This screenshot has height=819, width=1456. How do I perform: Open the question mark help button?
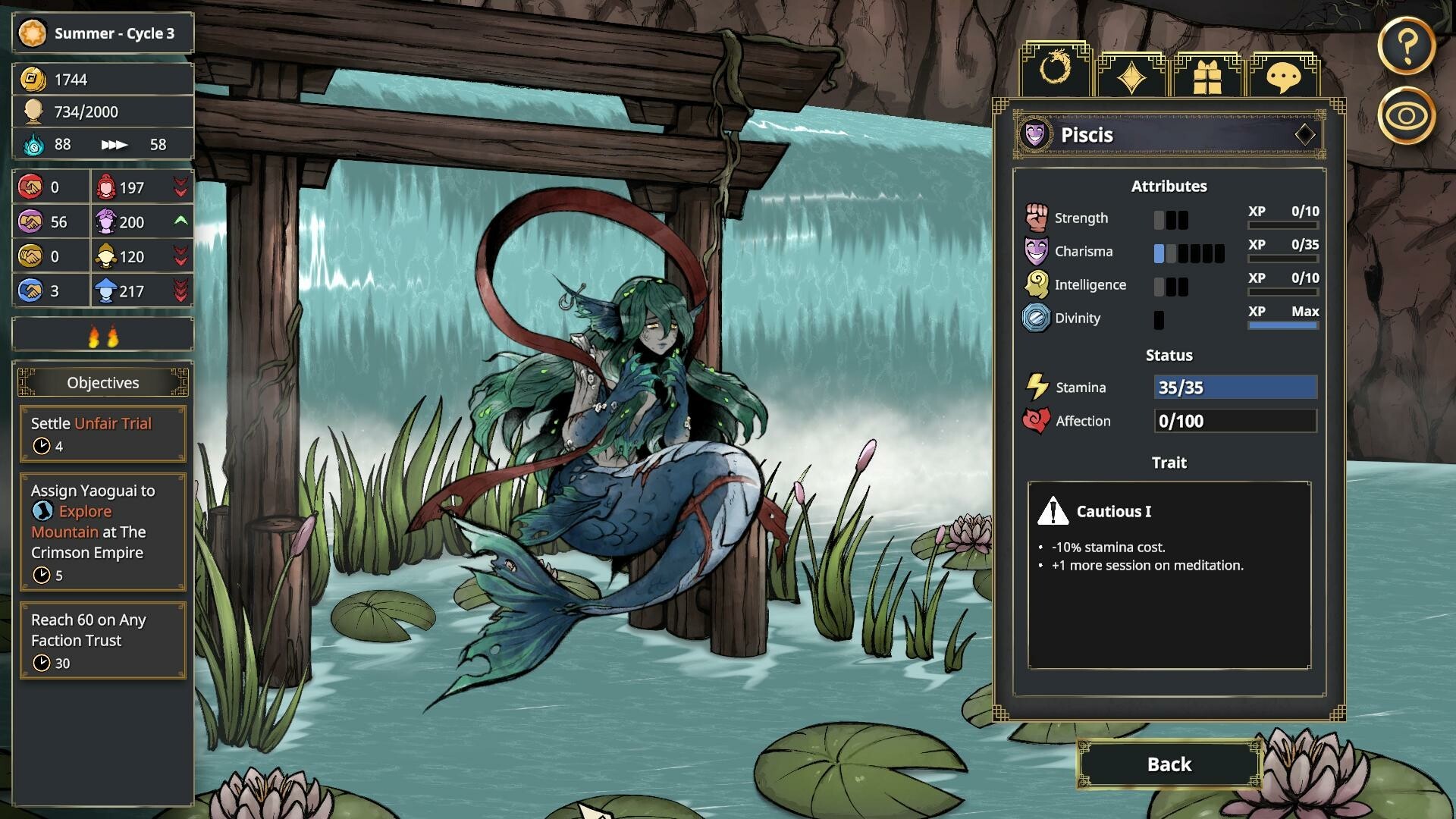tap(1407, 46)
